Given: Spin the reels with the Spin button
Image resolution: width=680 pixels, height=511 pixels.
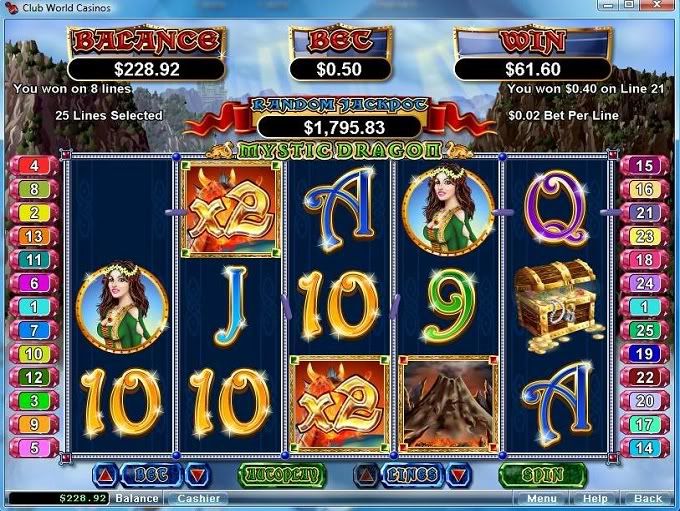Looking at the screenshot, I should pos(542,473).
